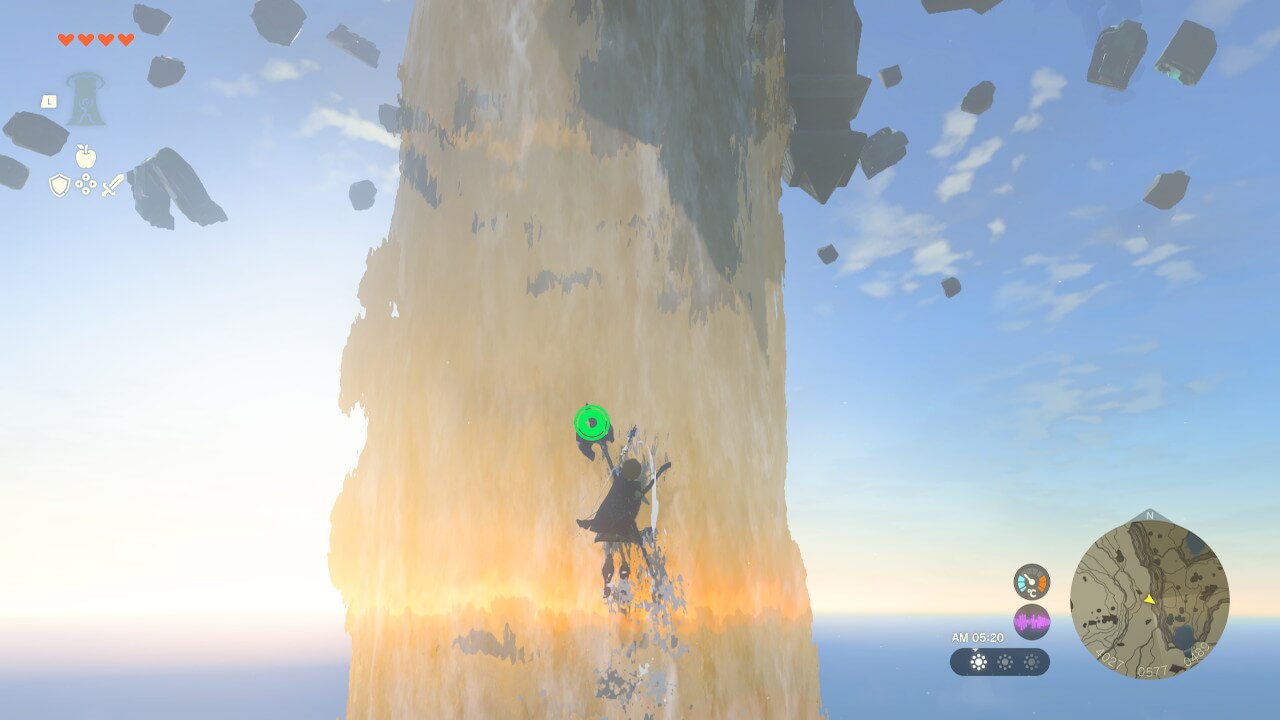Open the shield quick-select icon
Image resolution: width=1280 pixels, height=720 pixels.
(x=60, y=184)
